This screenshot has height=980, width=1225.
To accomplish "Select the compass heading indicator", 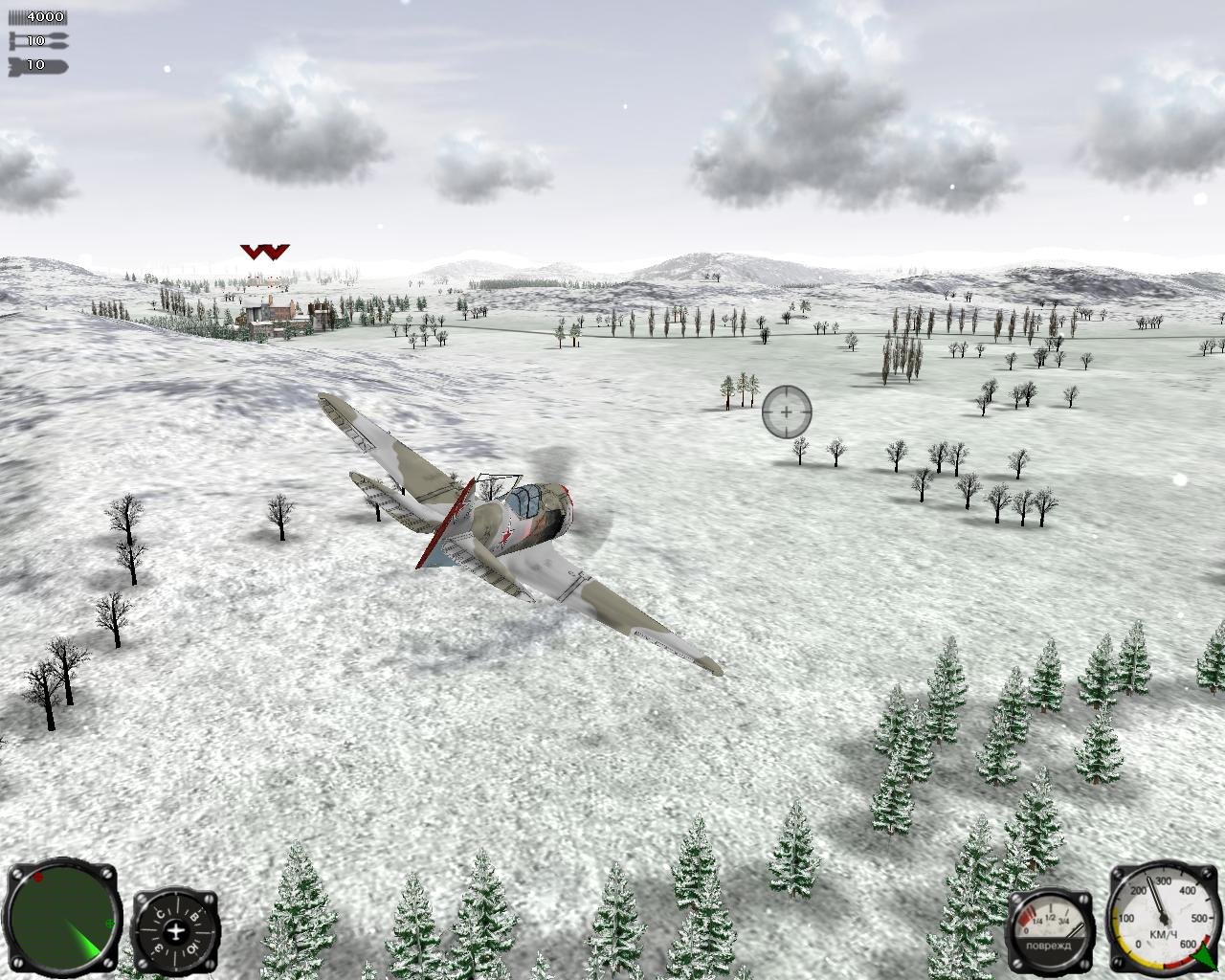I will [x=175, y=931].
